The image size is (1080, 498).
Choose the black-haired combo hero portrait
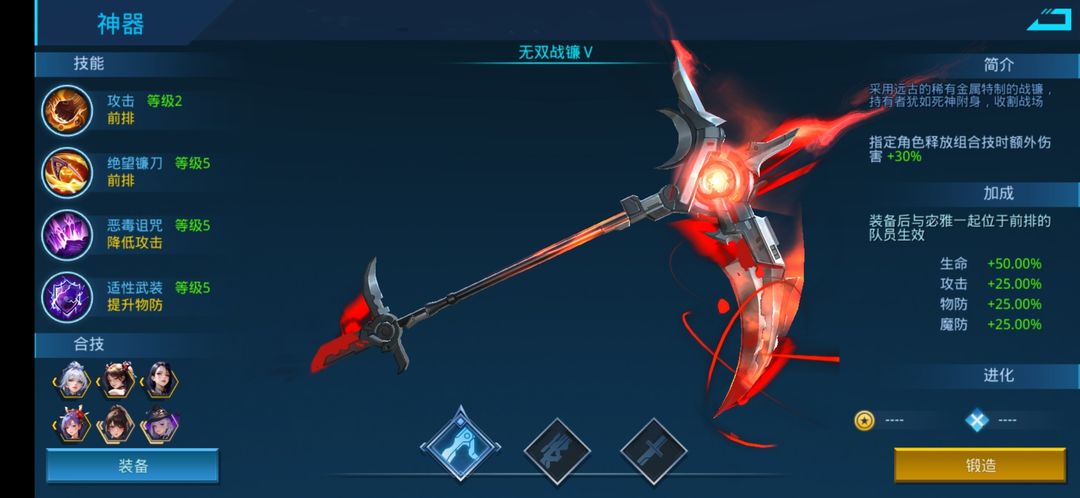click(x=160, y=381)
